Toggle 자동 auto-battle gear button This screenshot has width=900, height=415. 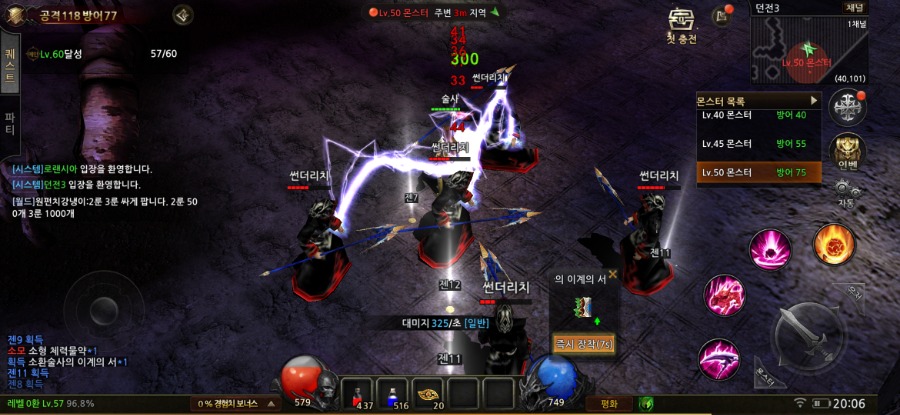[846, 192]
